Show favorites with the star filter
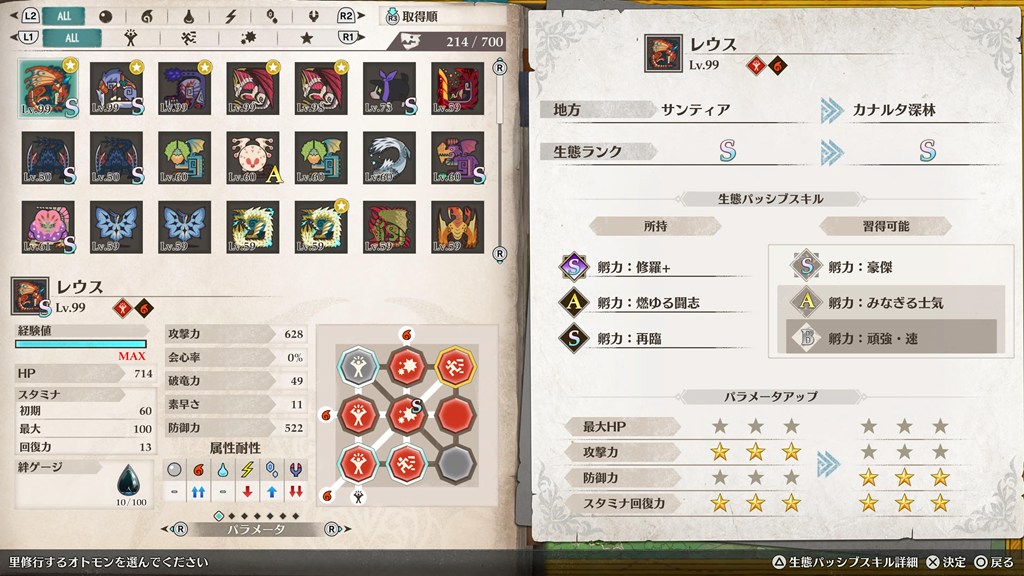 [307, 38]
